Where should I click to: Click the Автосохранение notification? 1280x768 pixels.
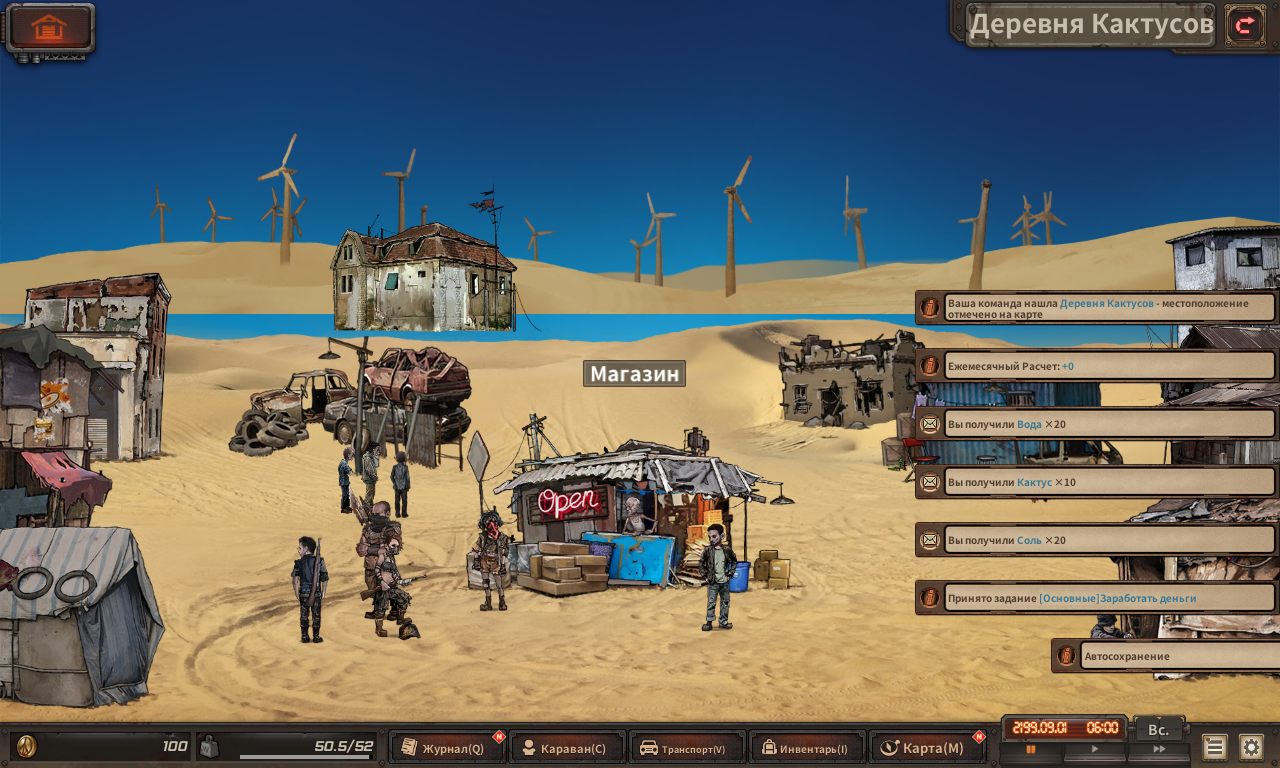tap(1166, 656)
